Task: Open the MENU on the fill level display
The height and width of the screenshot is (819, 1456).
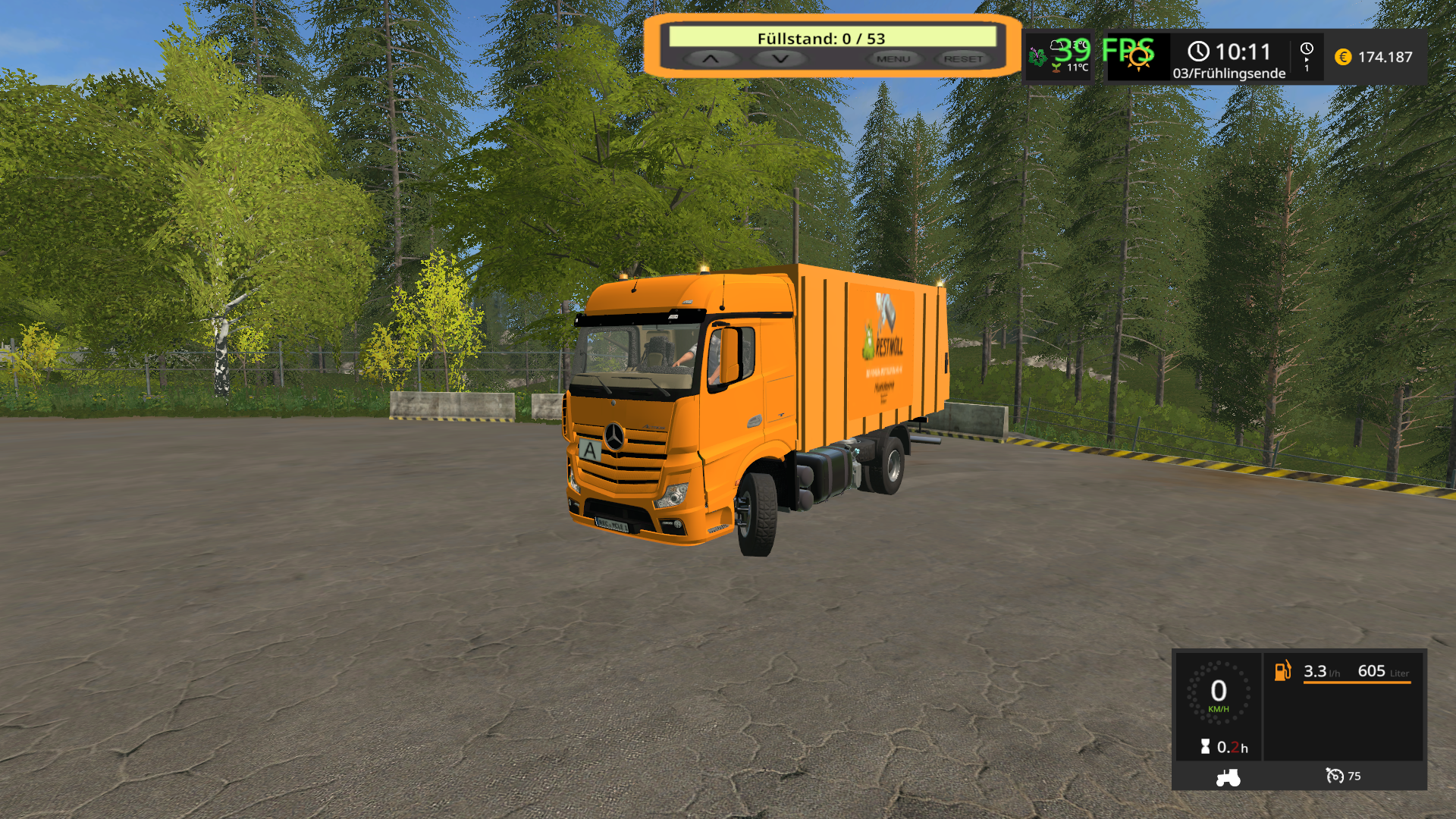Action: tap(893, 58)
